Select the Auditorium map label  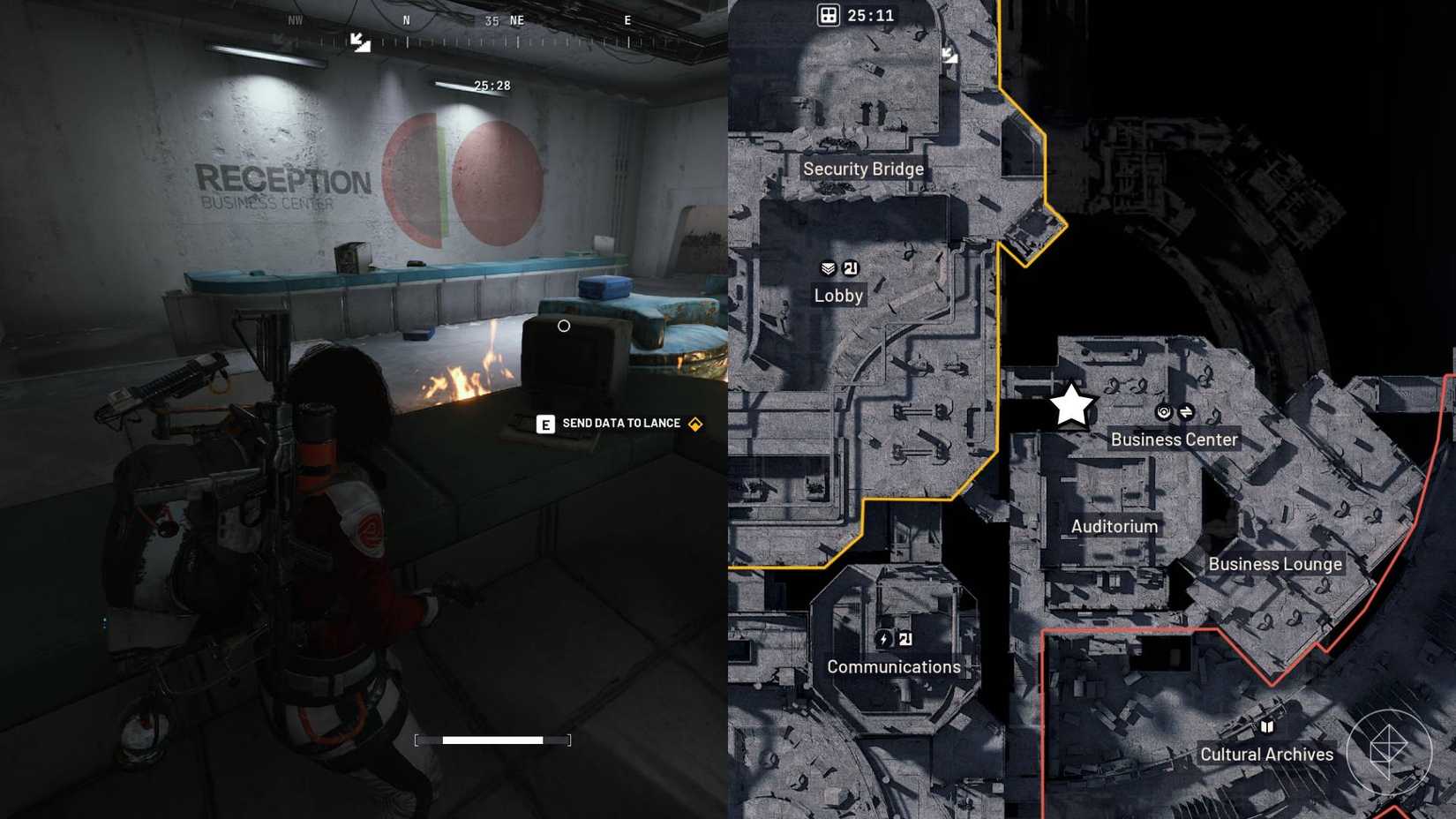tap(1114, 526)
